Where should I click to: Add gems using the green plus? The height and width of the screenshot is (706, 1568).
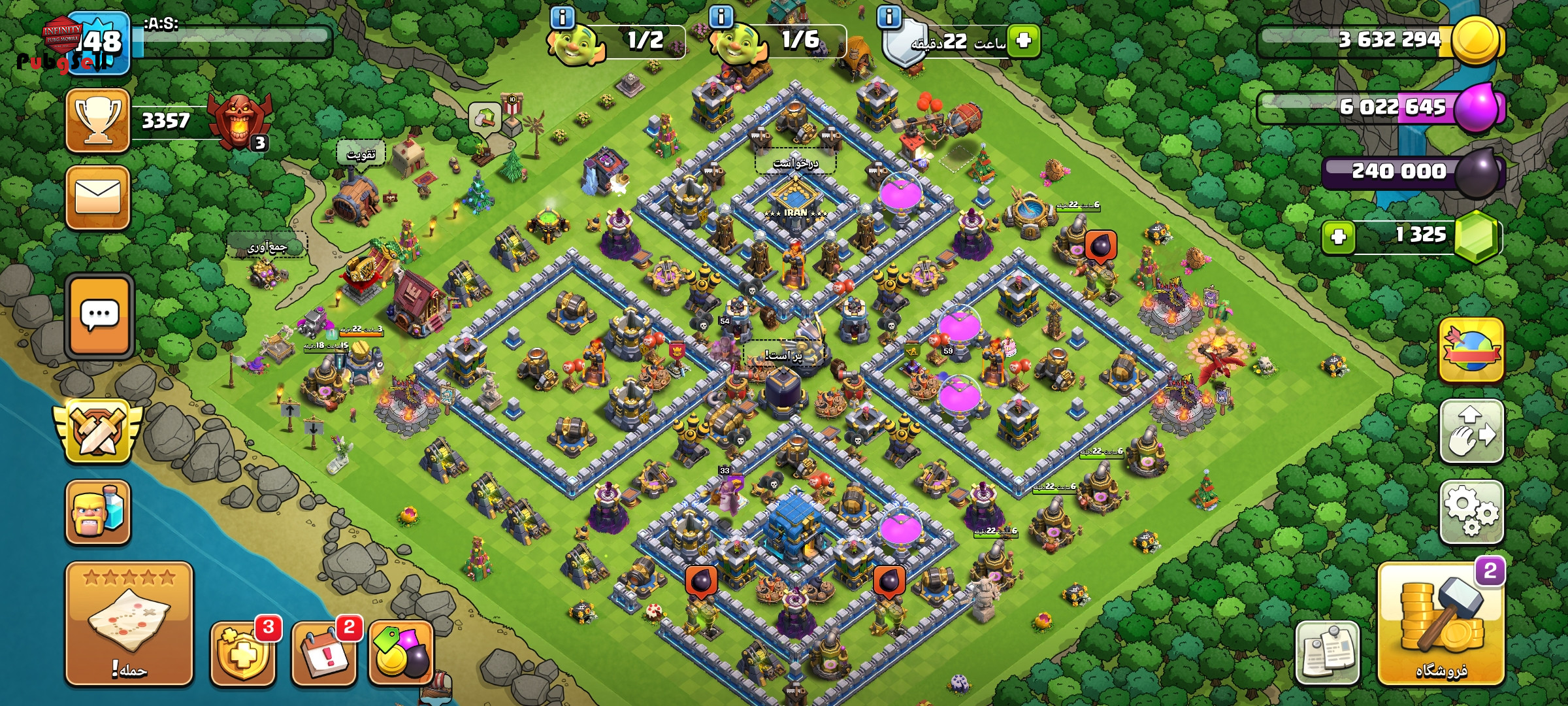pyautogui.click(x=1338, y=237)
